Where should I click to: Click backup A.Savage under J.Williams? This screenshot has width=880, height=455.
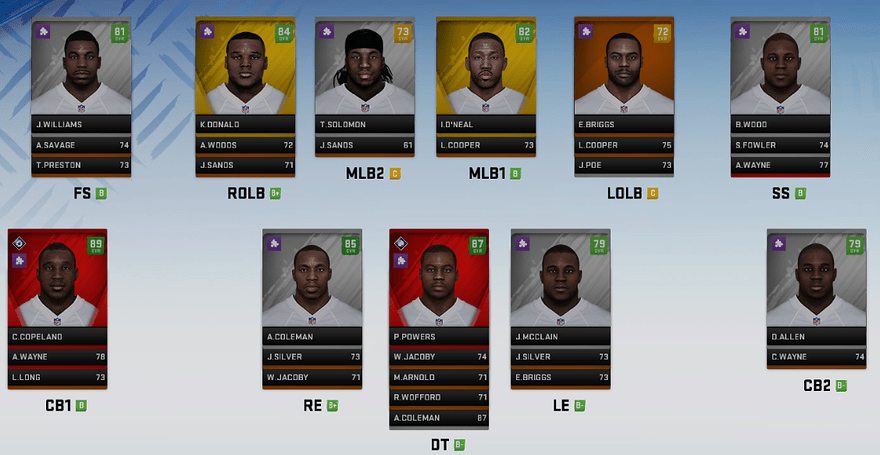(x=82, y=144)
